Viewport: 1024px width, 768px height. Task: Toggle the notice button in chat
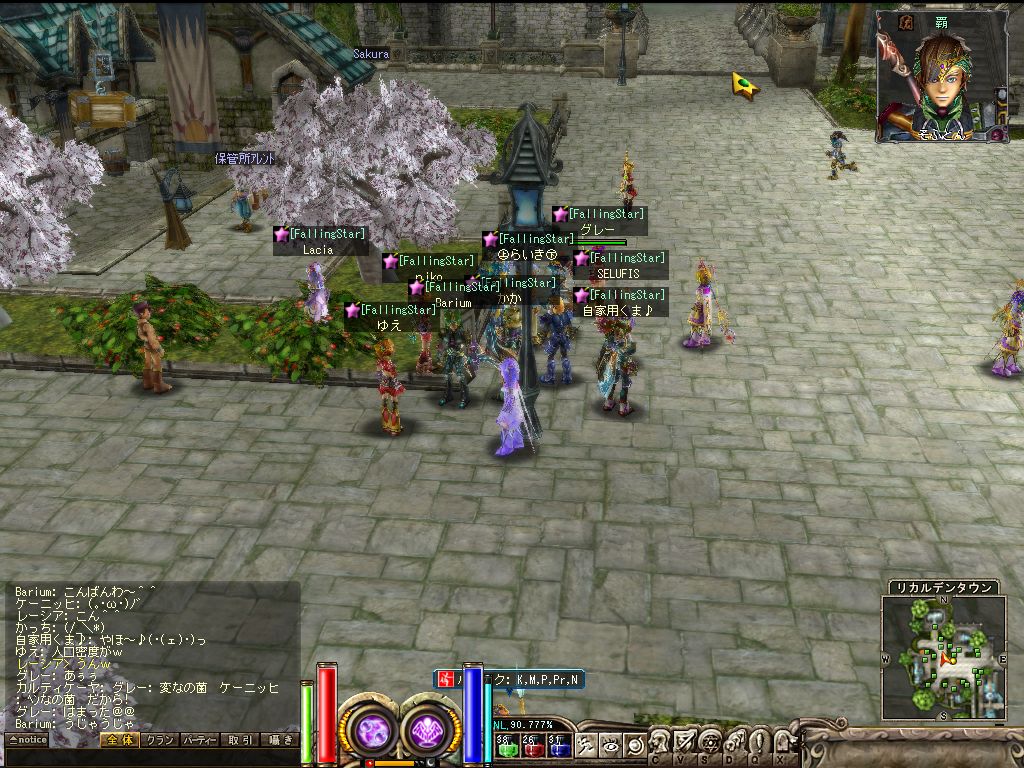(x=27, y=740)
